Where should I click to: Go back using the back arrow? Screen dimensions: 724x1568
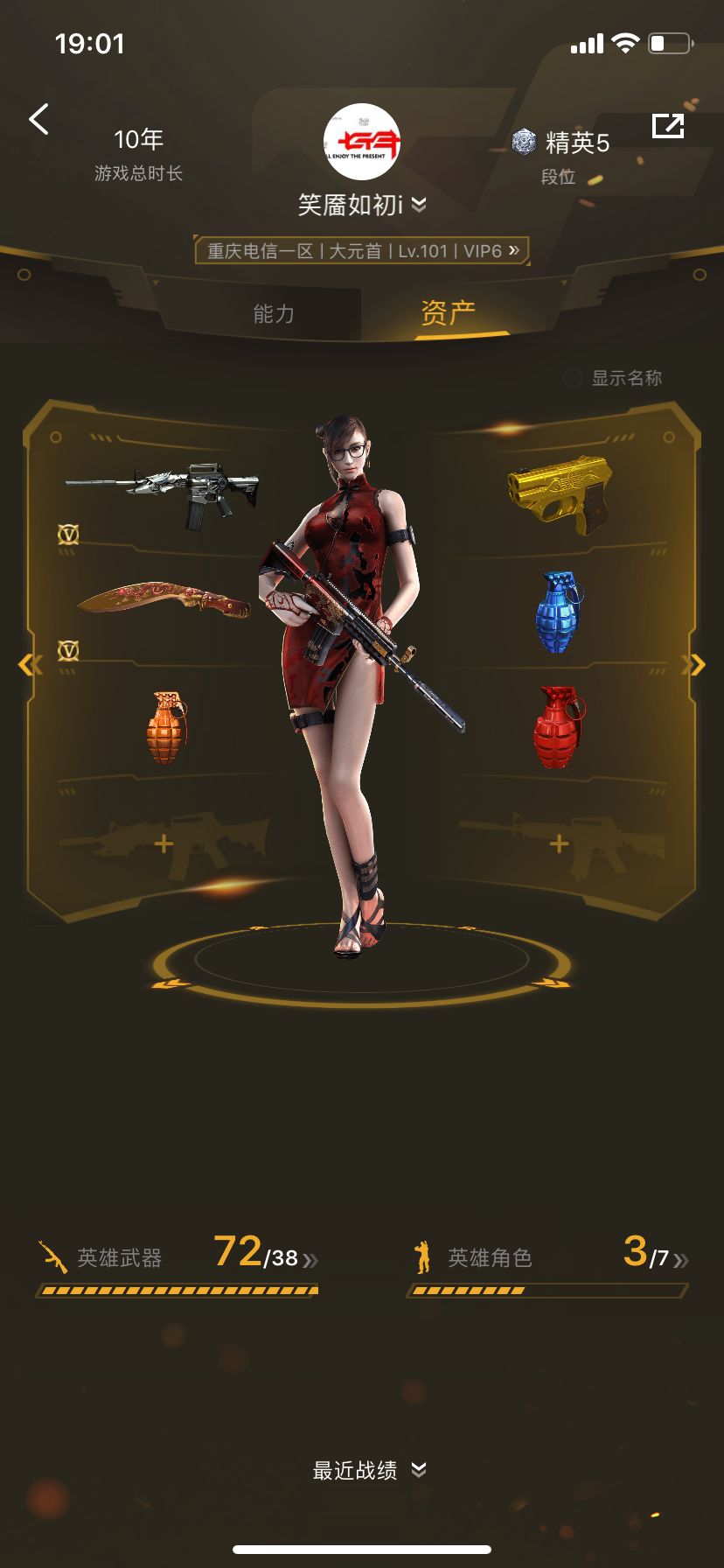[x=38, y=119]
